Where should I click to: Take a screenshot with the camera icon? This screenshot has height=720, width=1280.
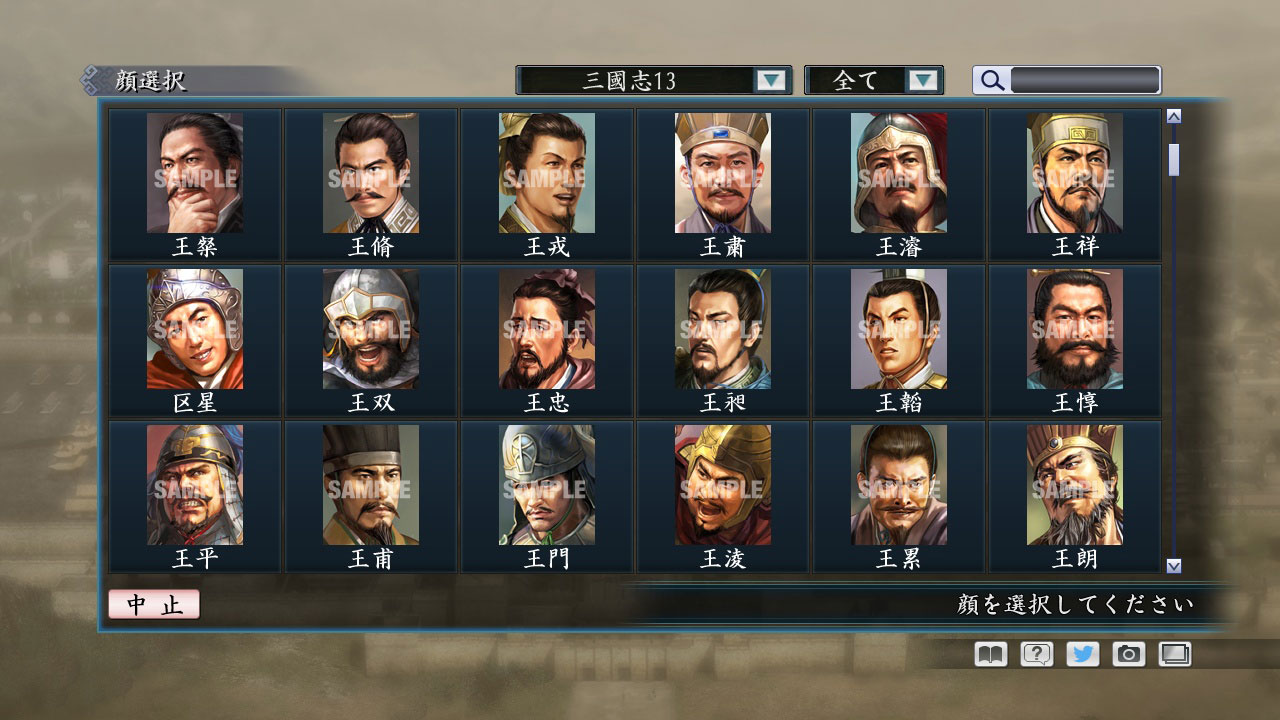(x=1128, y=654)
